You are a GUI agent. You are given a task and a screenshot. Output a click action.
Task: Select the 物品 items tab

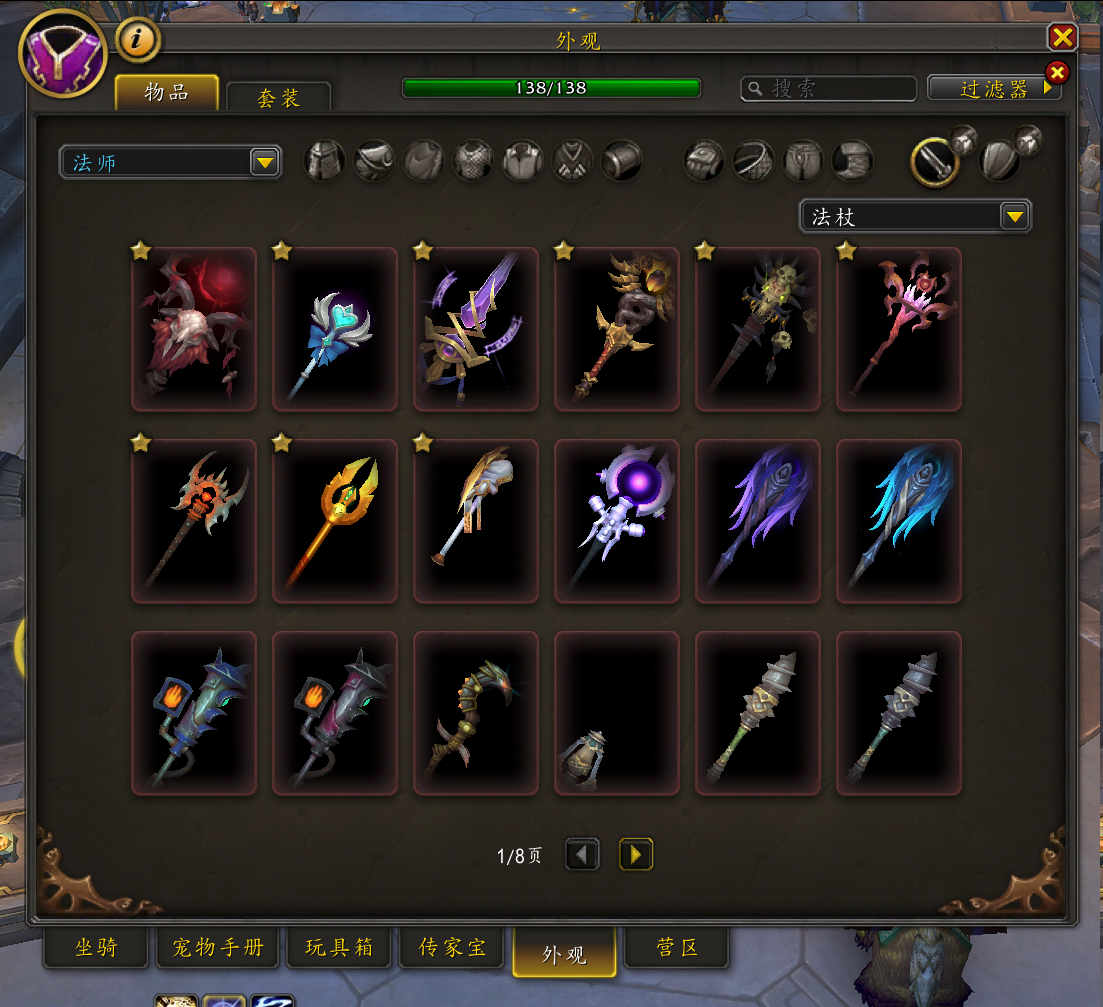[167, 93]
